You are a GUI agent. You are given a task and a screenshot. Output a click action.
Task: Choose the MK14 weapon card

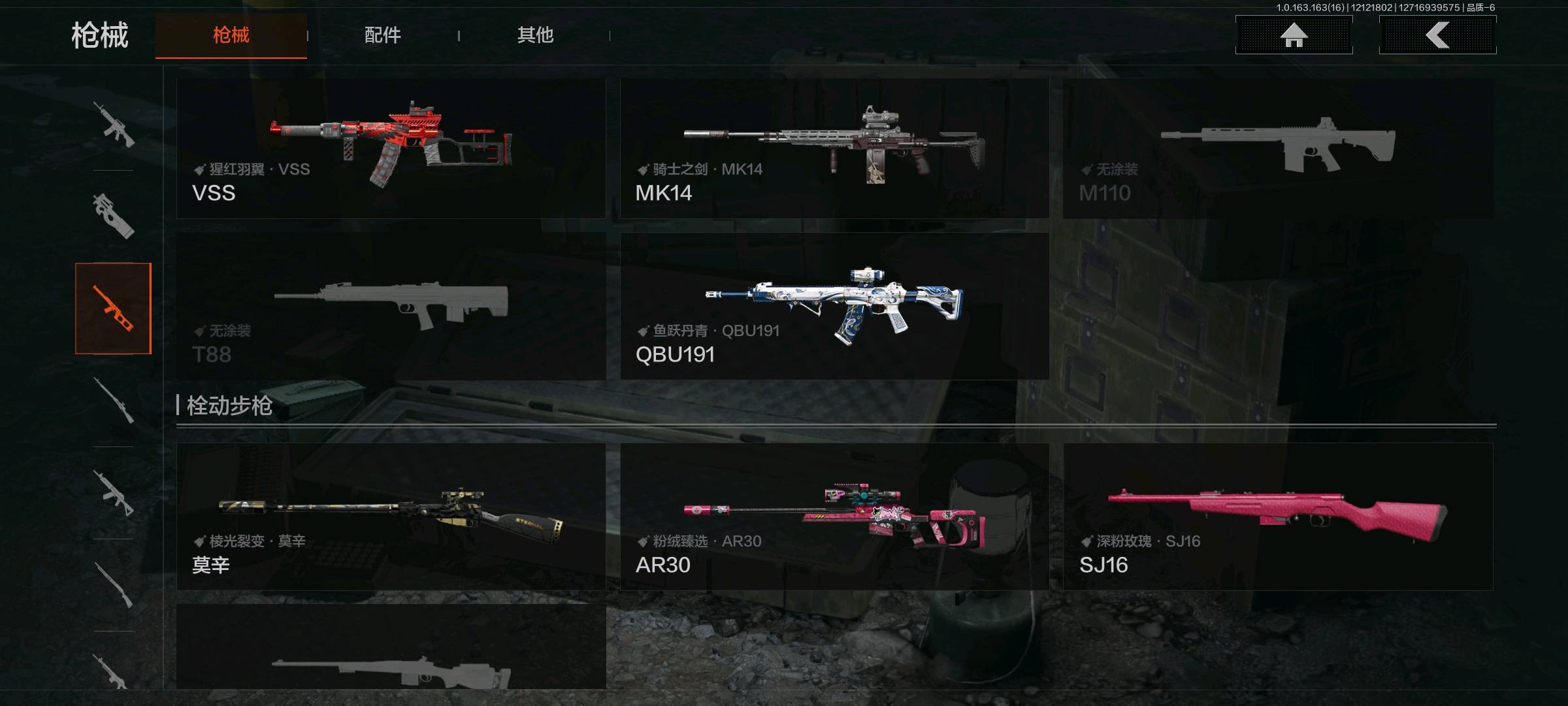click(834, 148)
